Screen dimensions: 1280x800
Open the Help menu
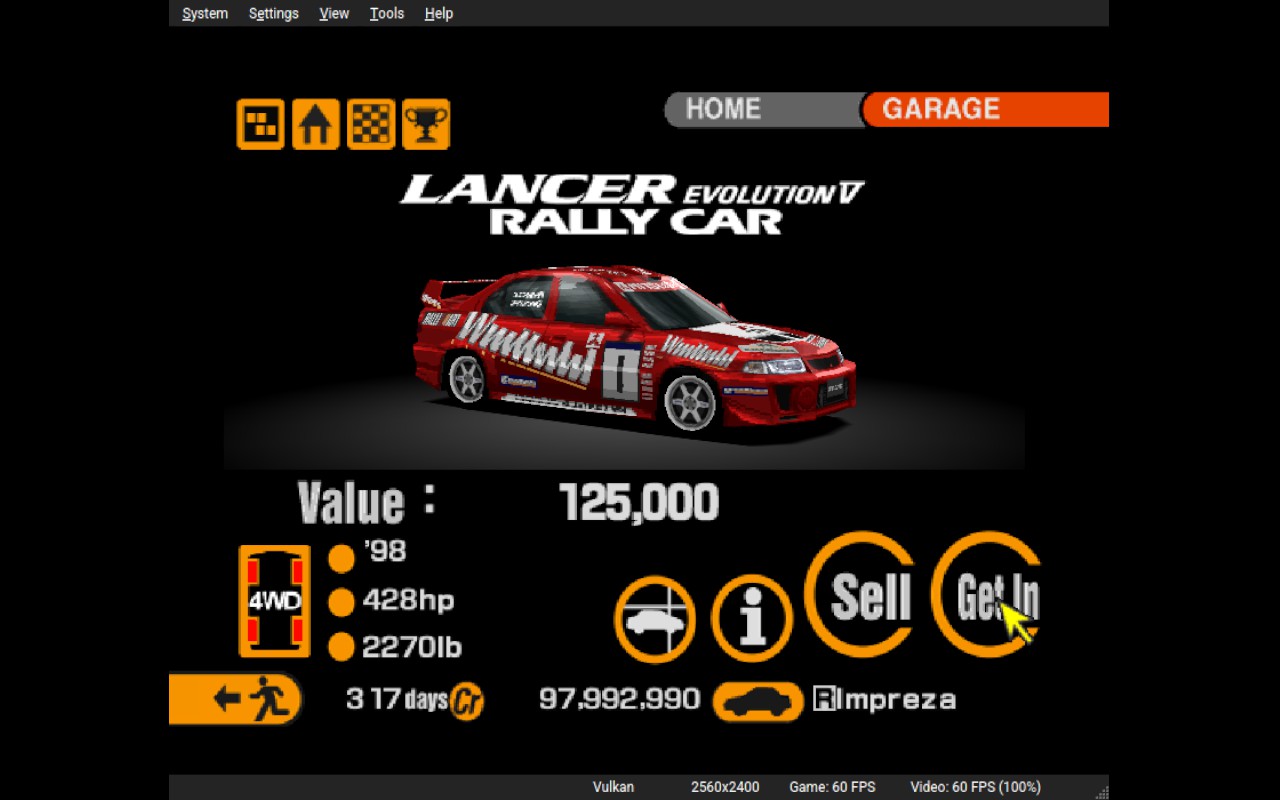tap(439, 13)
